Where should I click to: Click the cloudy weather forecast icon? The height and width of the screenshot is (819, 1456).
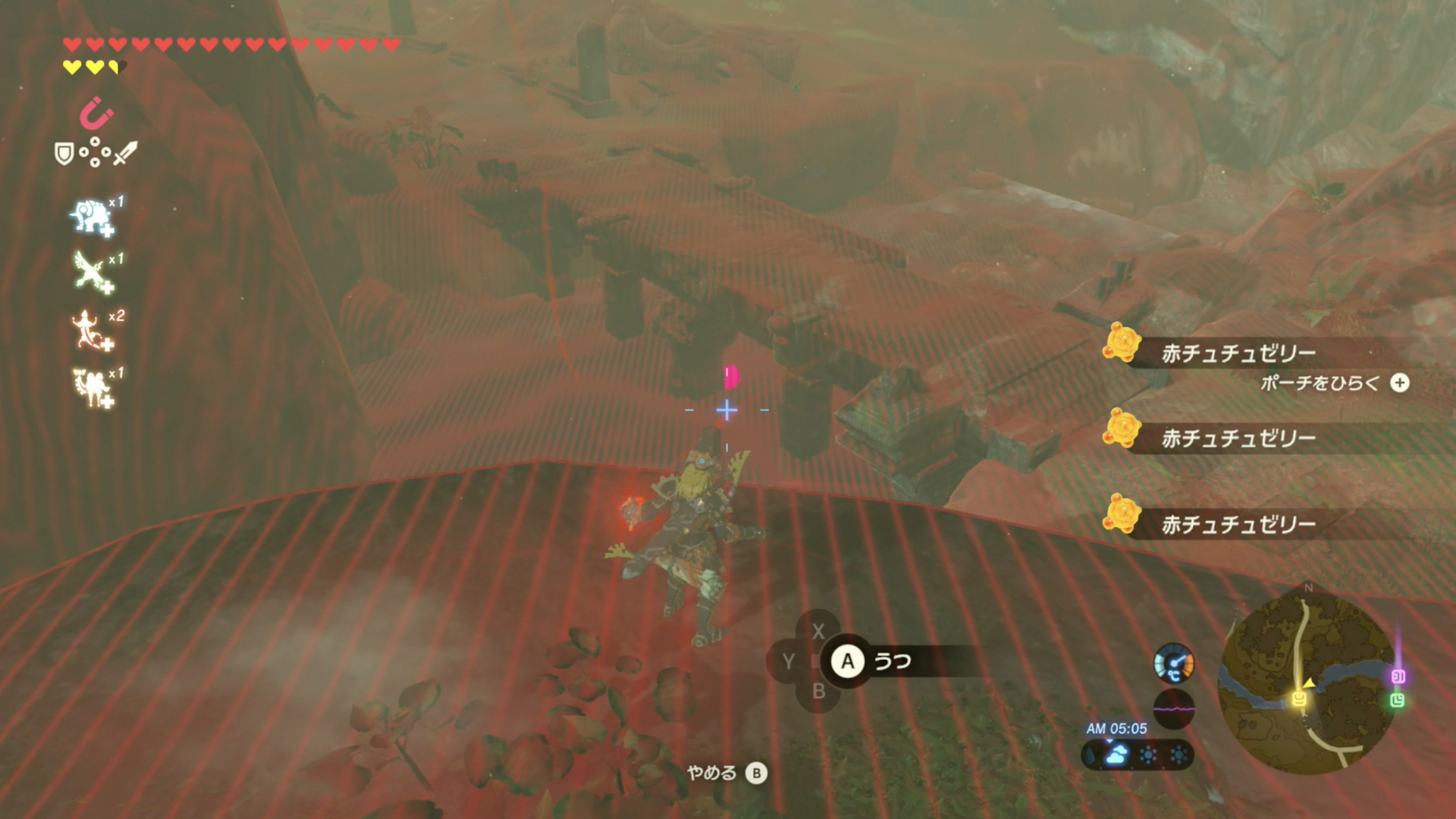(1118, 754)
